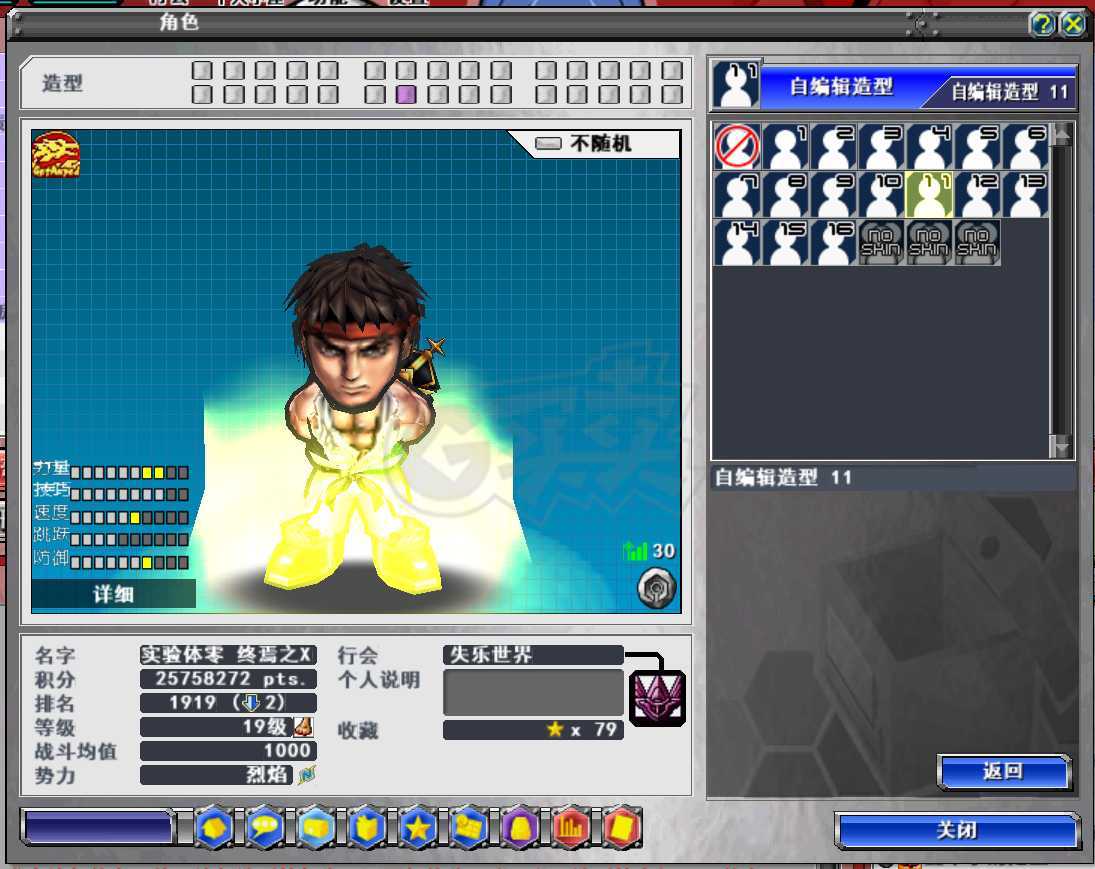Open help via the question mark button
Image resolution: width=1095 pixels, height=869 pixels.
coord(1042,24)
